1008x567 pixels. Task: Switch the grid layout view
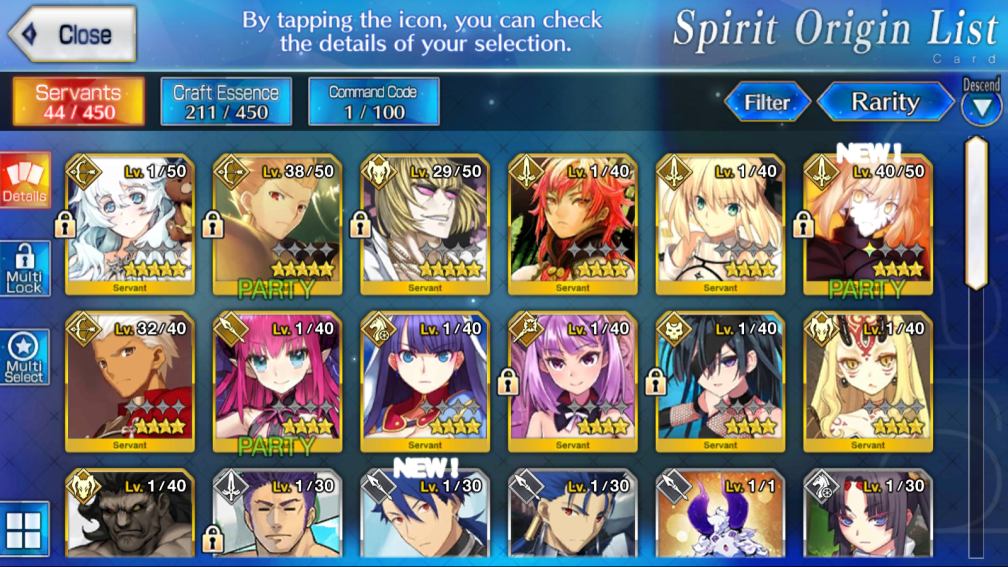(24, 528)
